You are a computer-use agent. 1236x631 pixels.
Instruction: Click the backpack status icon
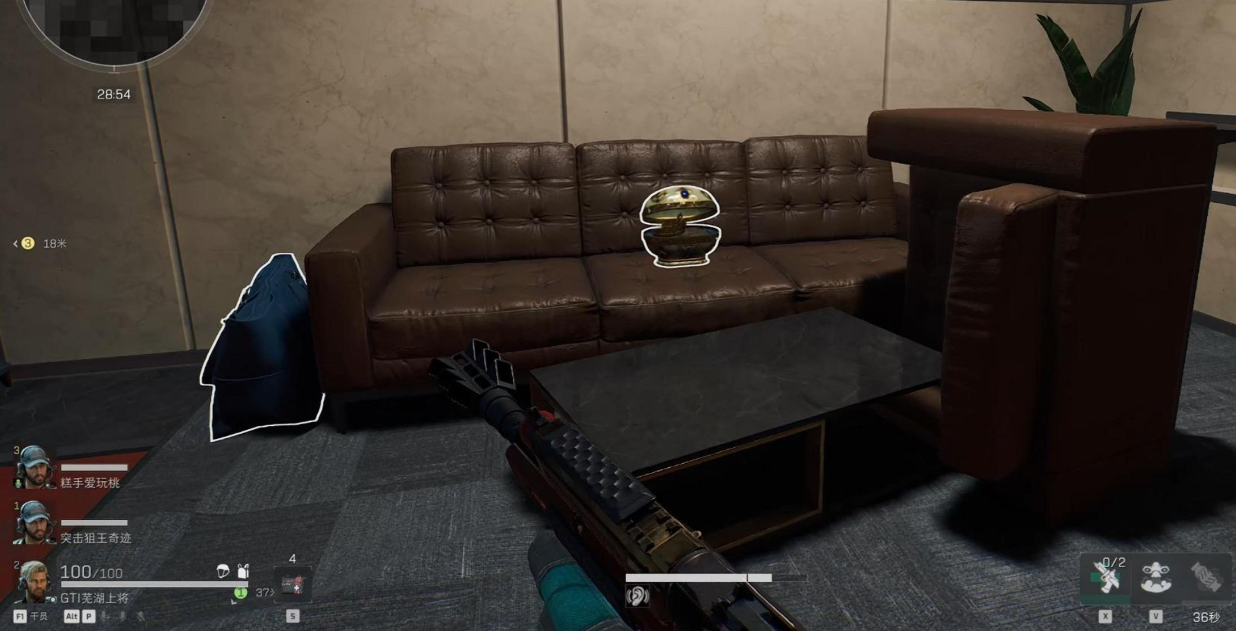241,571
